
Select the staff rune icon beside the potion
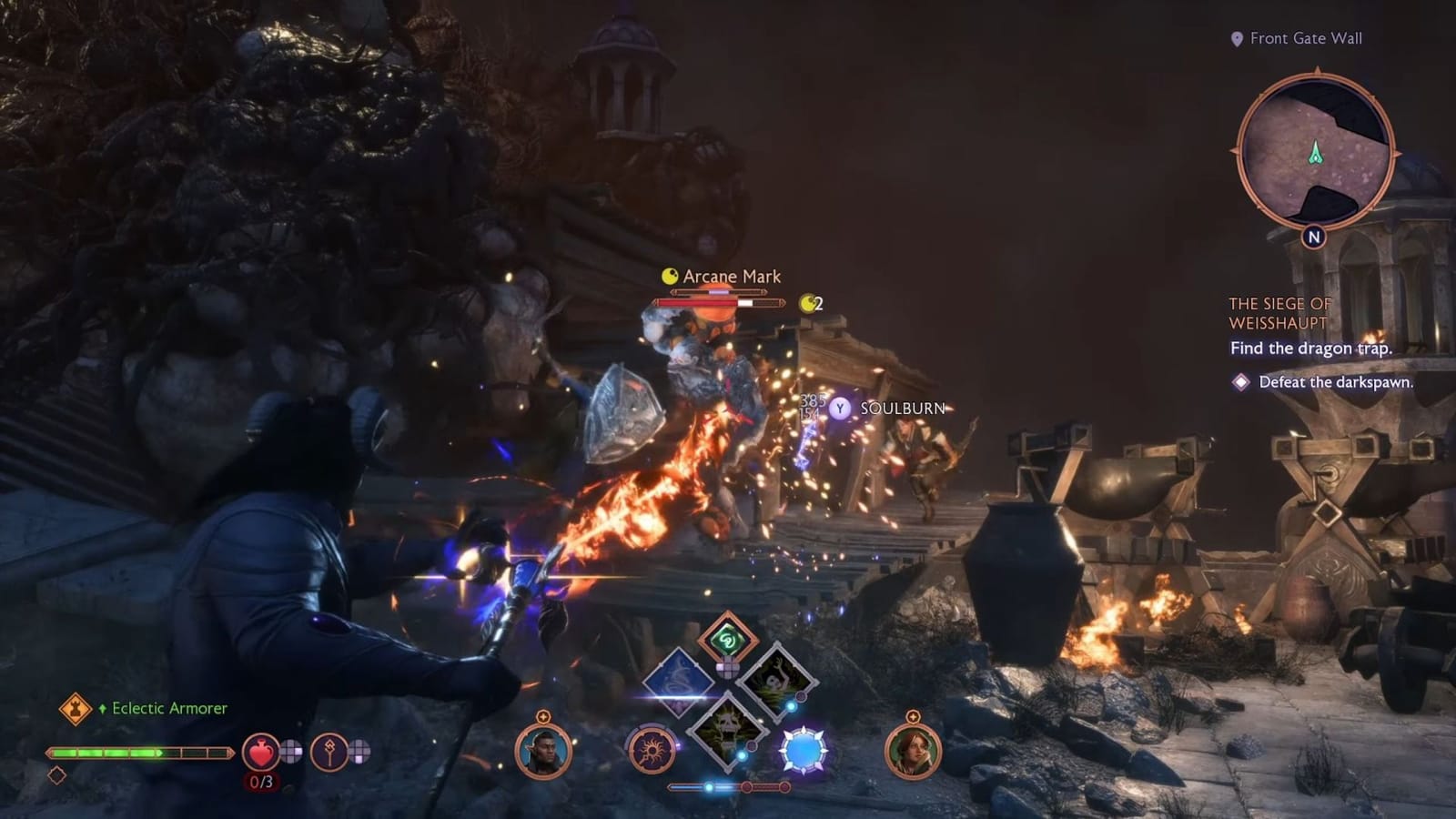pos(329,750)
